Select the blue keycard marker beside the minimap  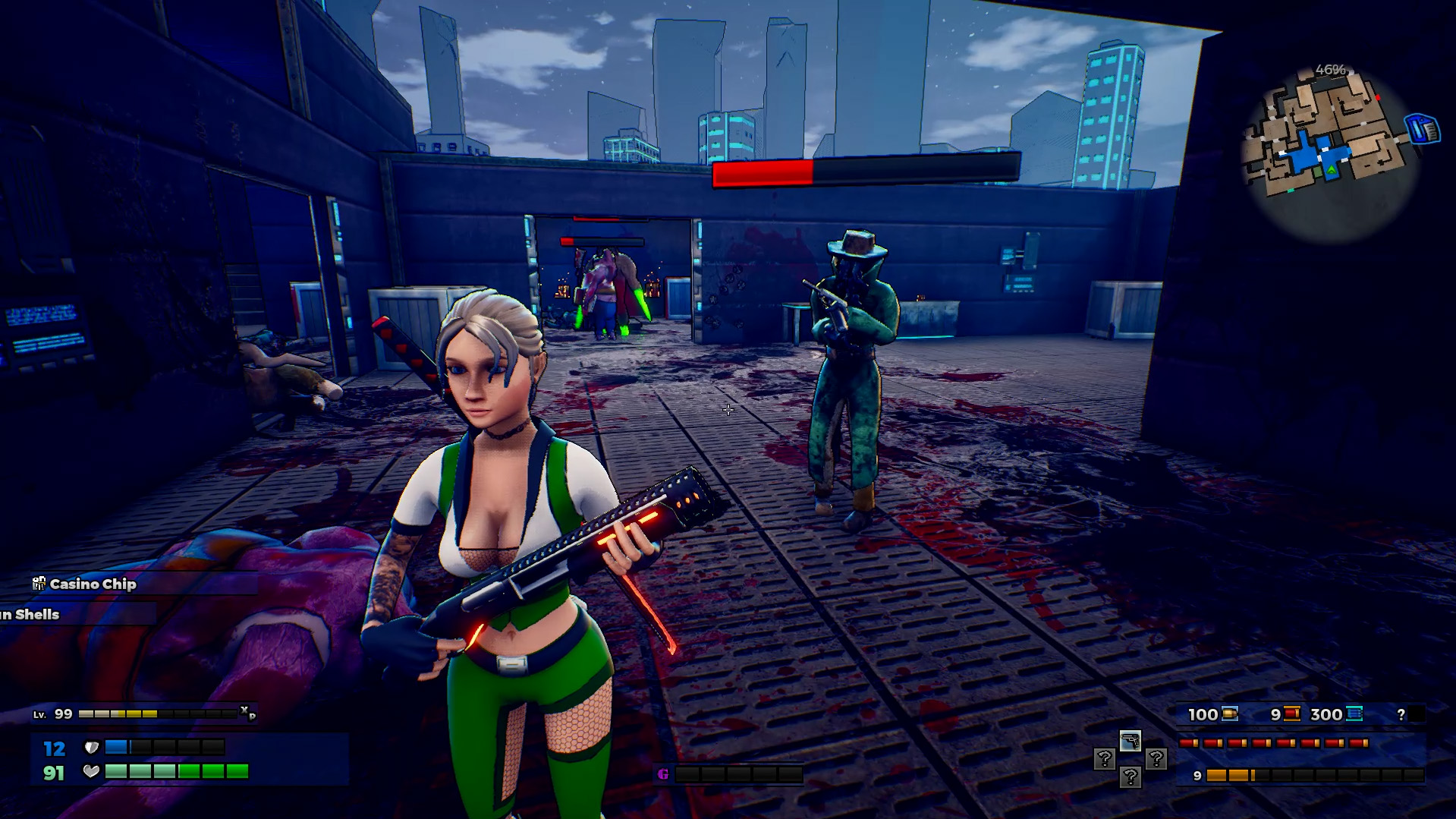click(1423, 129)
